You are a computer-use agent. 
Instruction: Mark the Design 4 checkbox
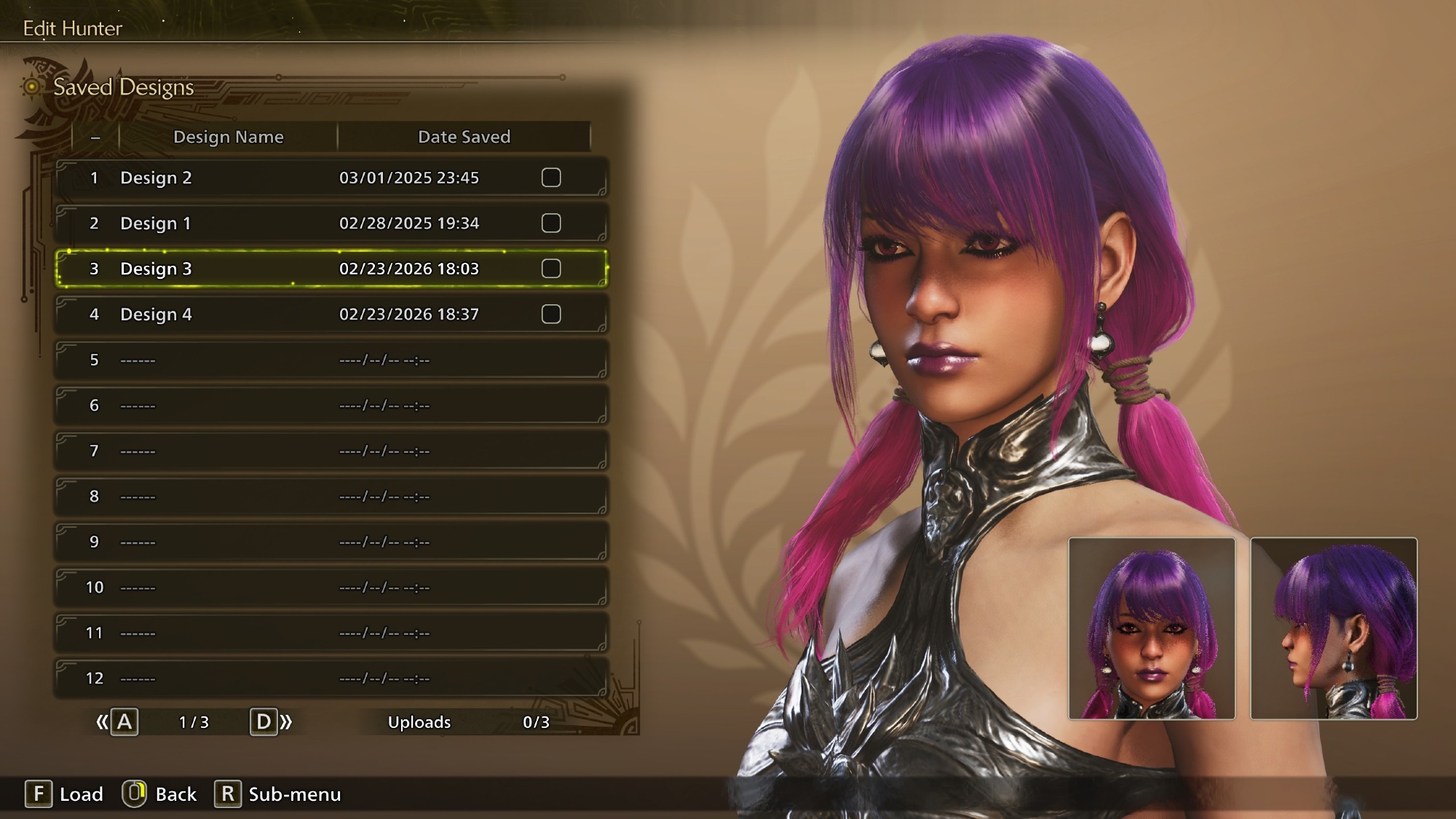pyautogui.click(x=551, y=314)
